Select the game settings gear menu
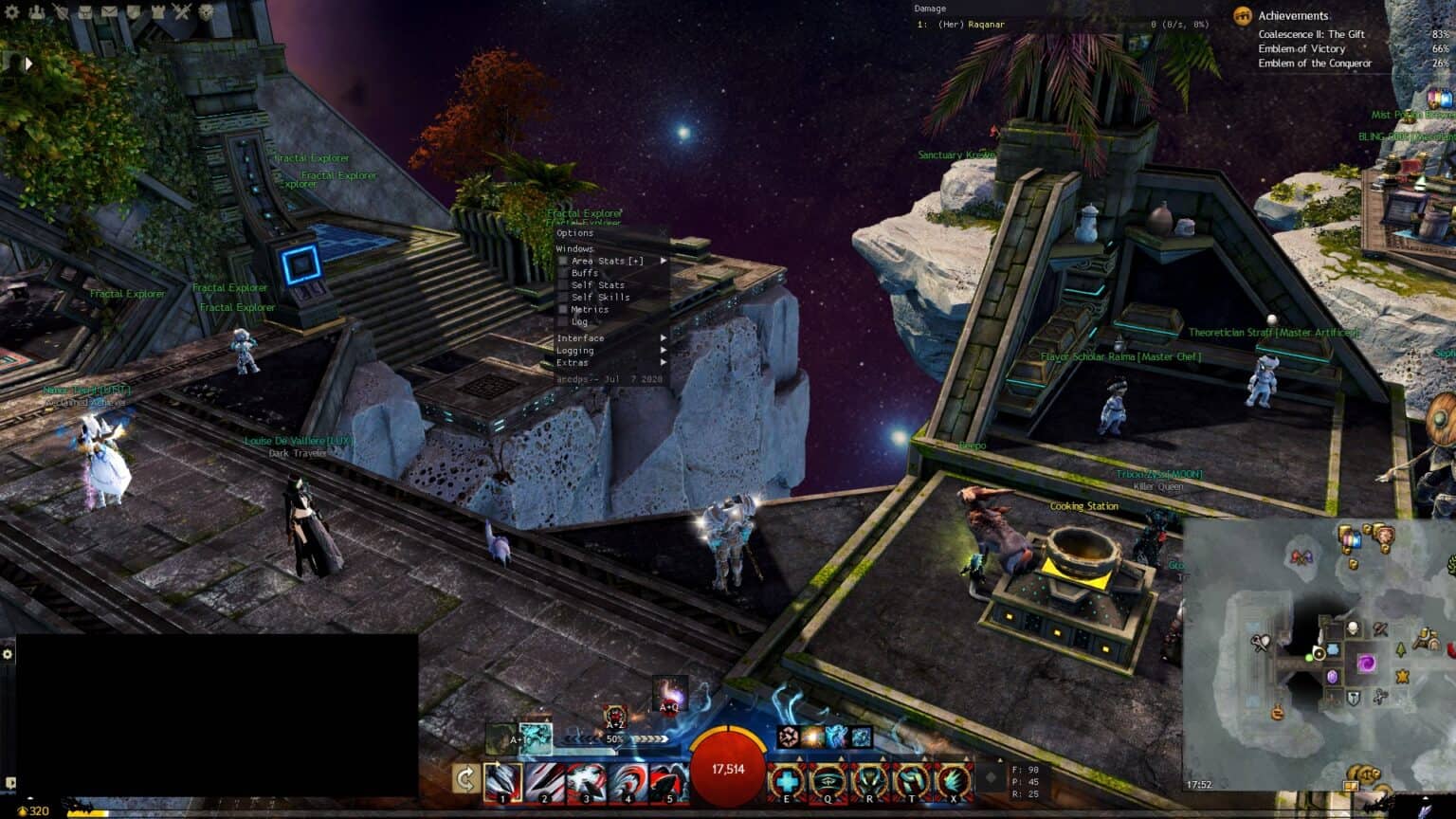Image resolution: width=1456 pixels, height=819 pixels. click(9, 11)
